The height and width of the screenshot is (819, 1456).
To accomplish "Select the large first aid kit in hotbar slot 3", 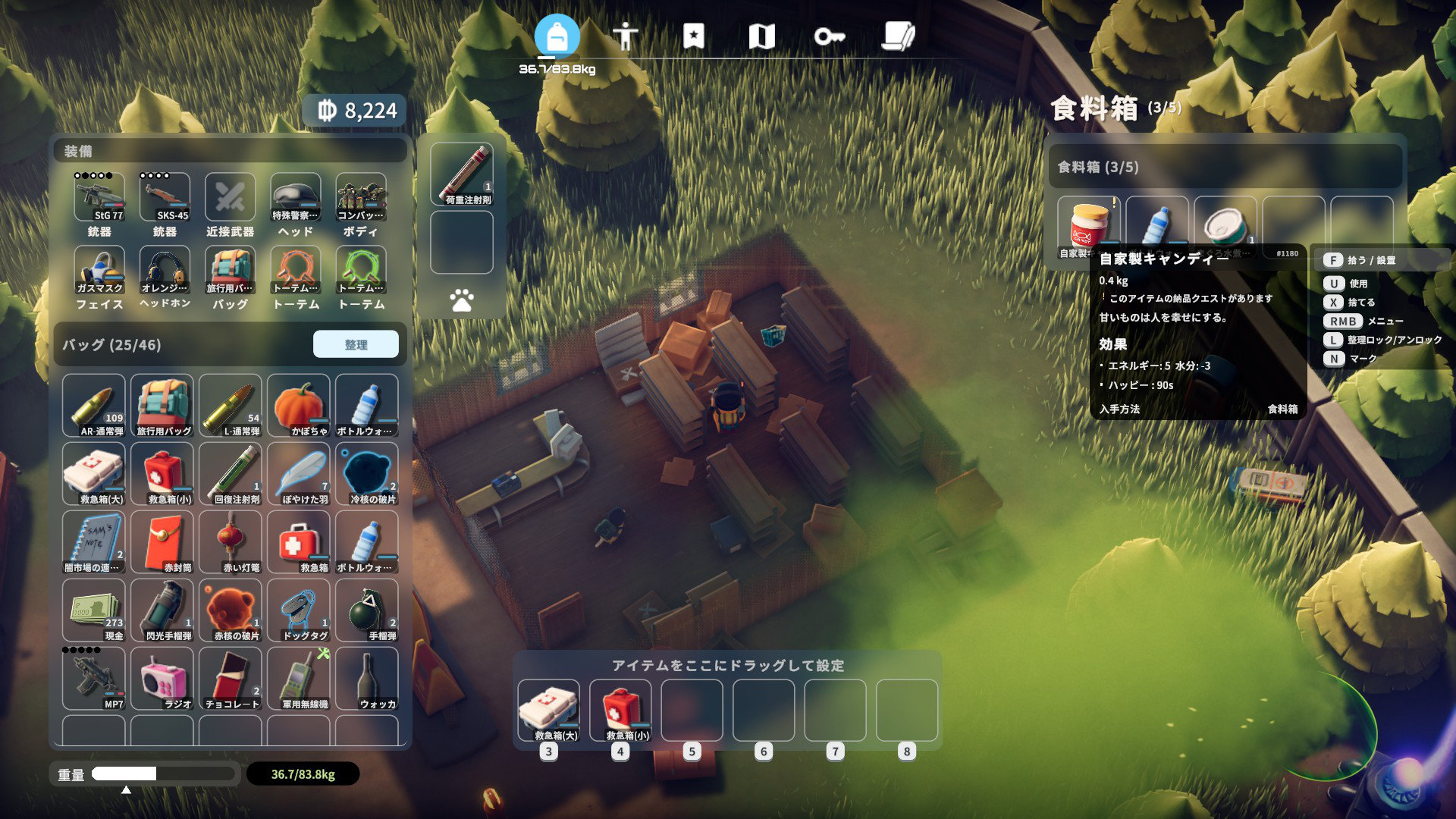I will (548, 710).
